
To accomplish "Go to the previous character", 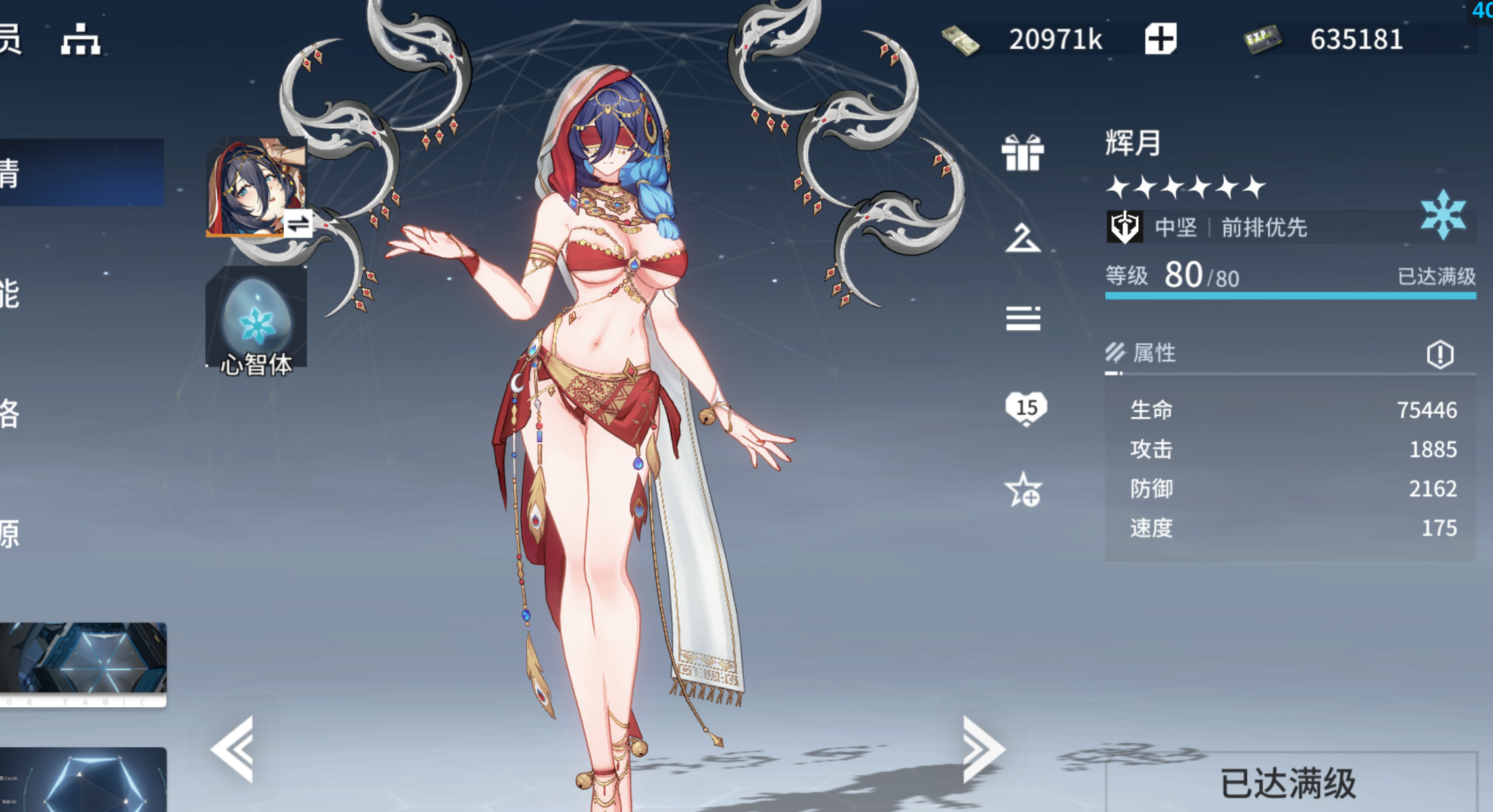I will click(x=233, y=749).
